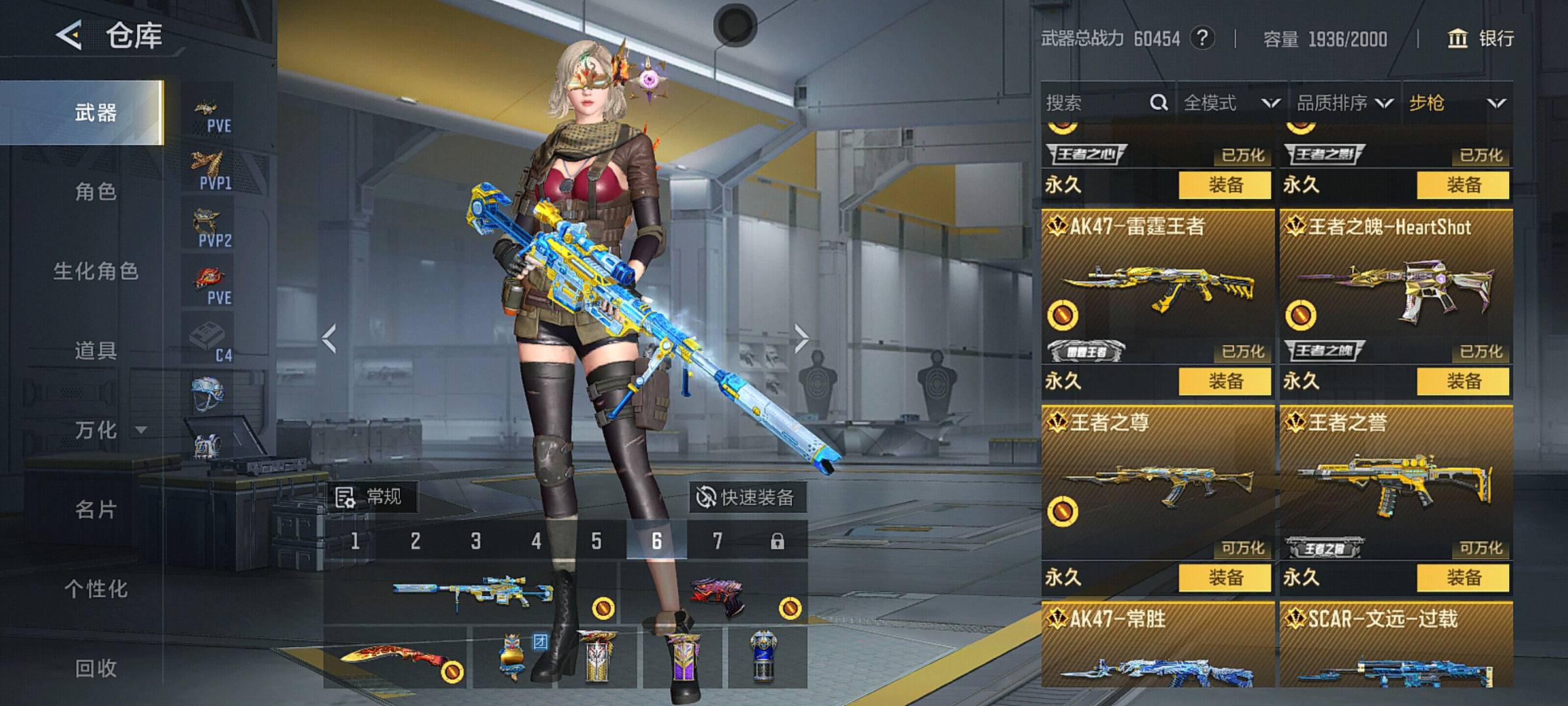Select the 王者之誉 weapon card
The height and width of the screenshot is (706, 1568).
pyautogui.click(x=1396, y=484)
